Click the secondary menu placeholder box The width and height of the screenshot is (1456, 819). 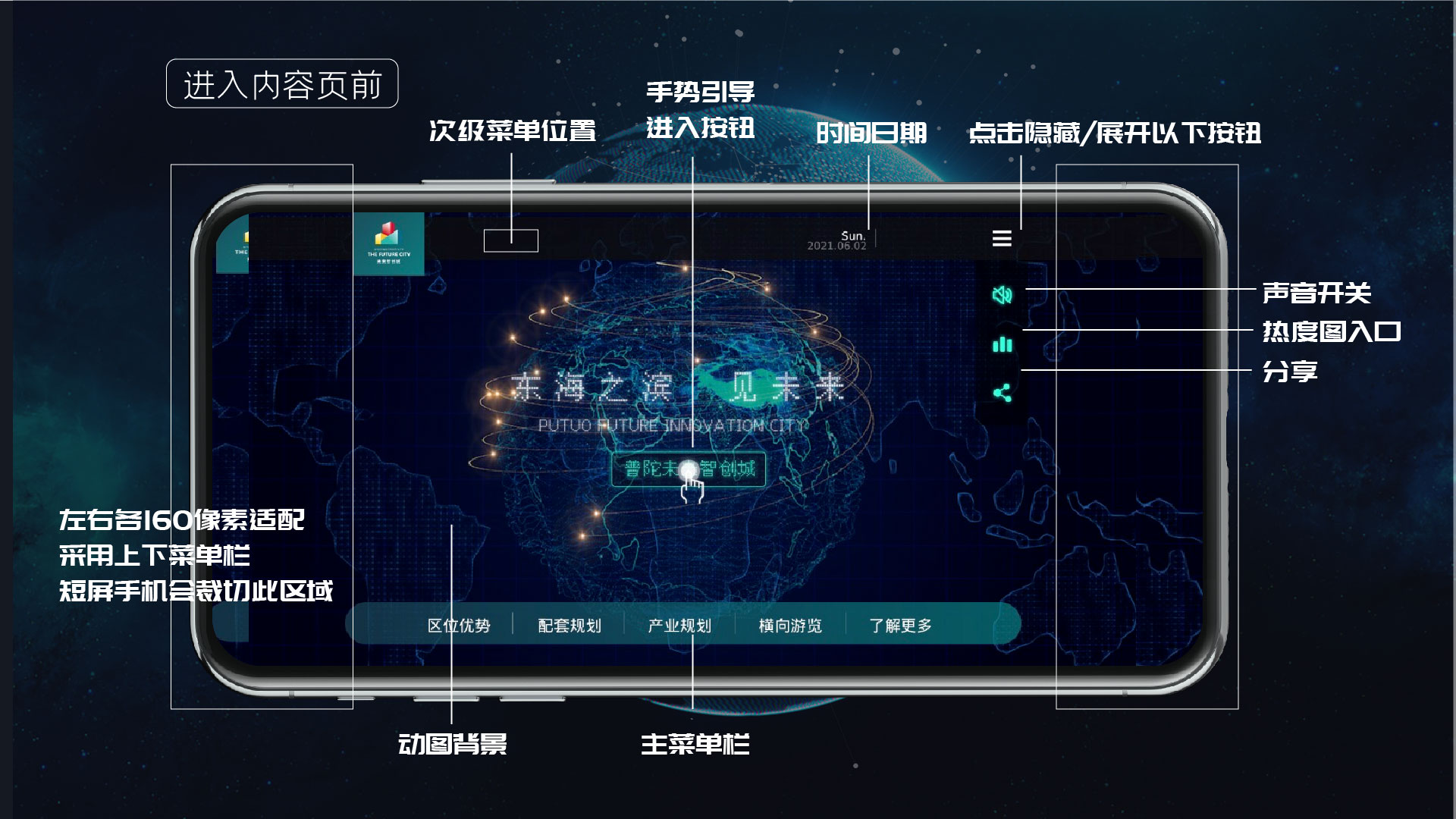pos(512,240)
